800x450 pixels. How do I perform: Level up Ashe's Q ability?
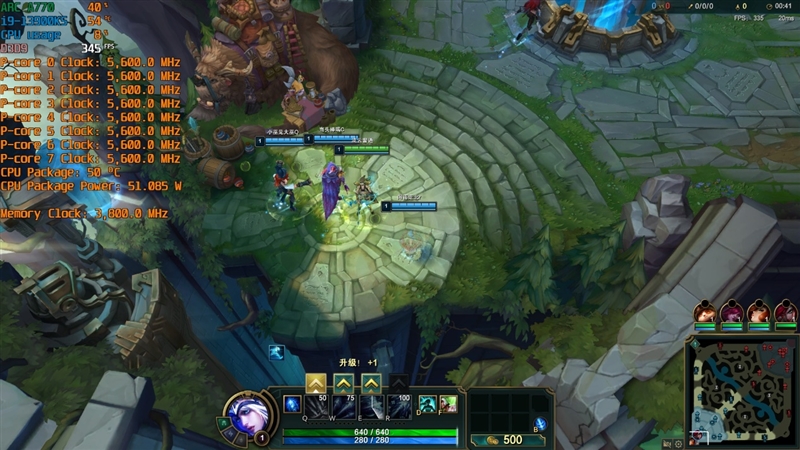coord(316,382)
